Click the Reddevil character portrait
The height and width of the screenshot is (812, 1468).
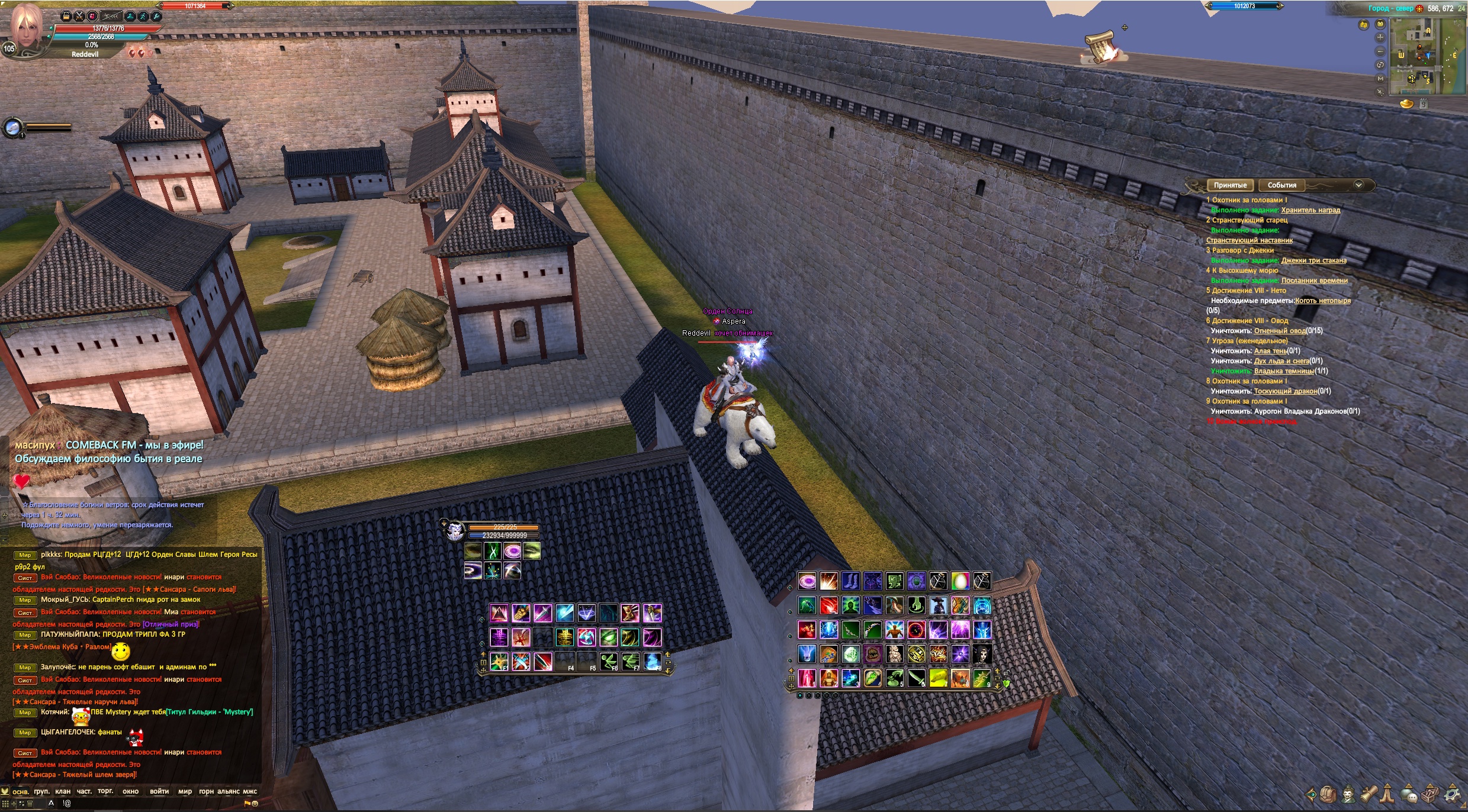pos(26,28)
